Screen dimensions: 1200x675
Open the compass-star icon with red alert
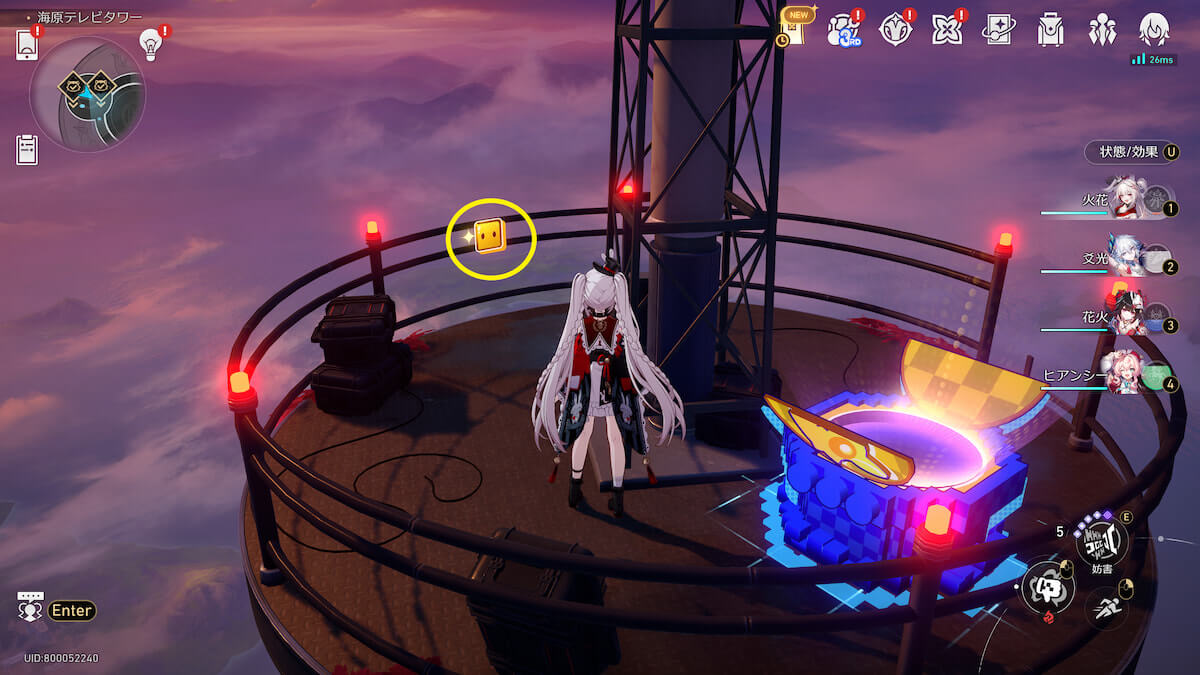896,30
